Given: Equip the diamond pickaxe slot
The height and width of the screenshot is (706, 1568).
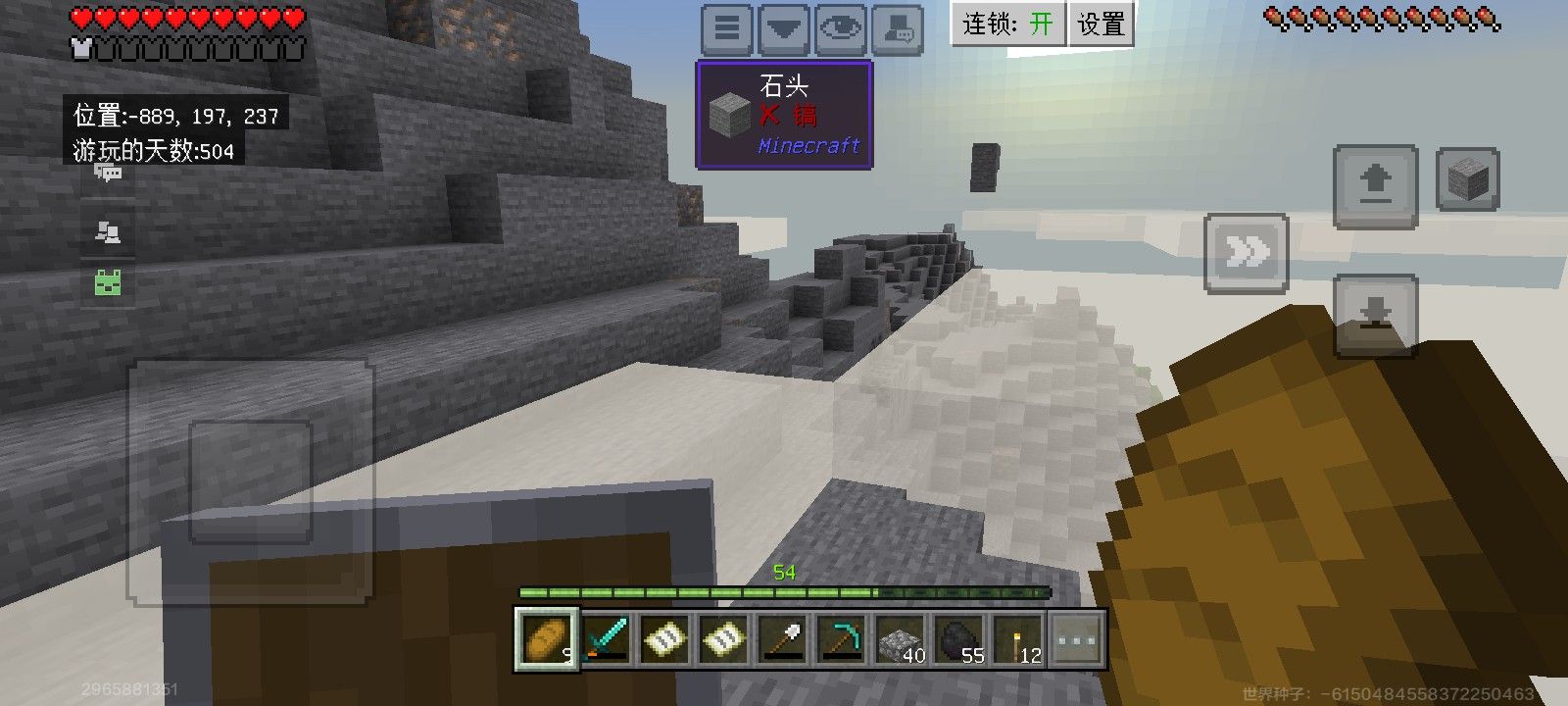Looking at the screenshot, I should [841, 639].
